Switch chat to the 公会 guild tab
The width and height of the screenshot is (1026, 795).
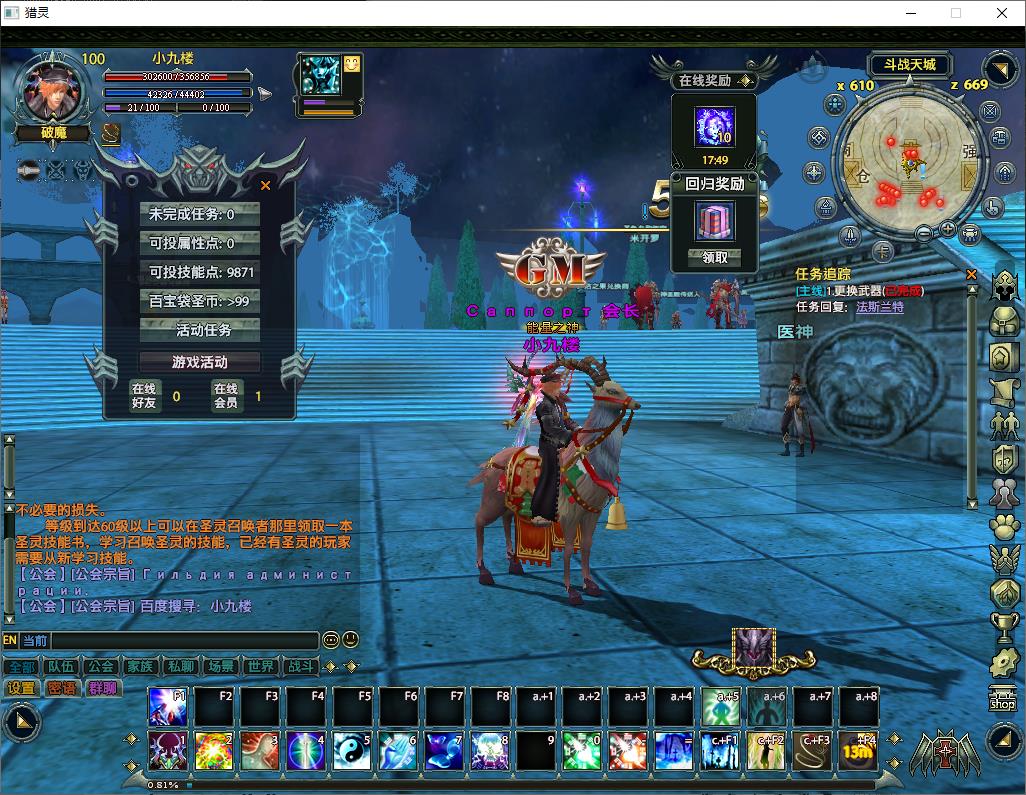pyautogui.click(x=100, y=666)
